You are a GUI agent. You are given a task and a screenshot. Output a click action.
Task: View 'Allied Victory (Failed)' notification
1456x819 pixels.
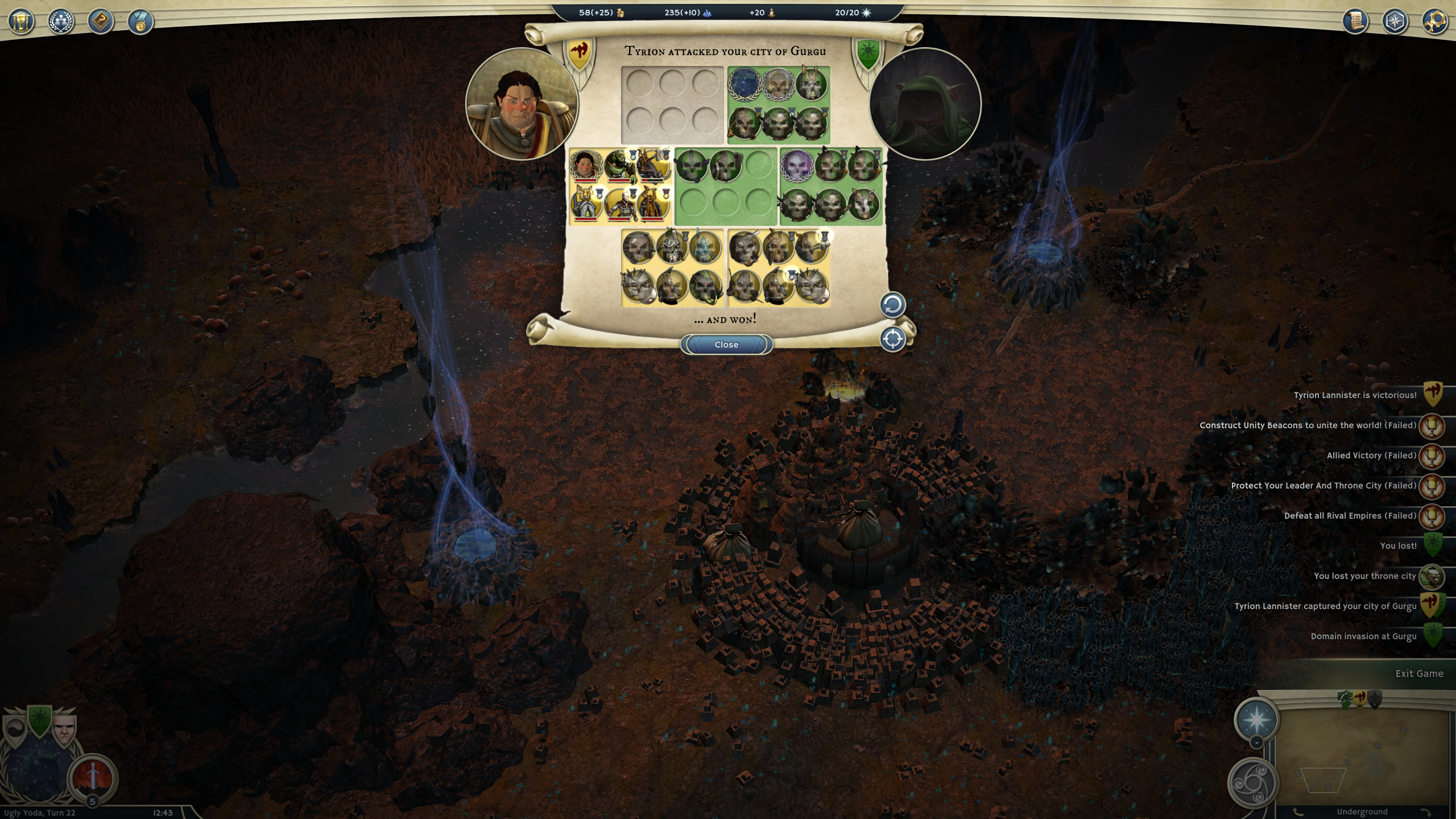tap(1371, 456)
